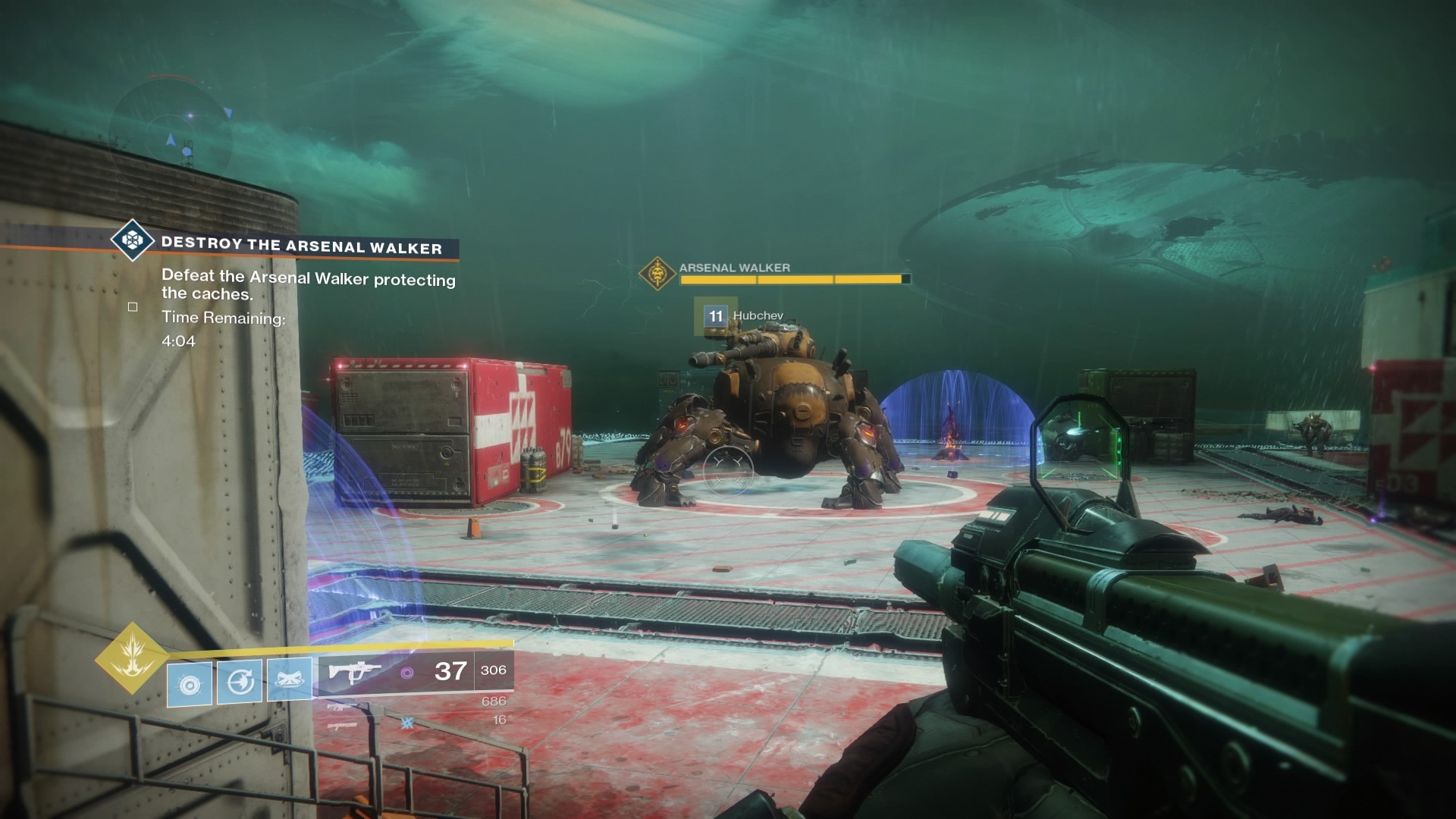Switch to the second weapon in reserve
The height and width of the screenshot is (819, 1456).
tap(343, 707)
